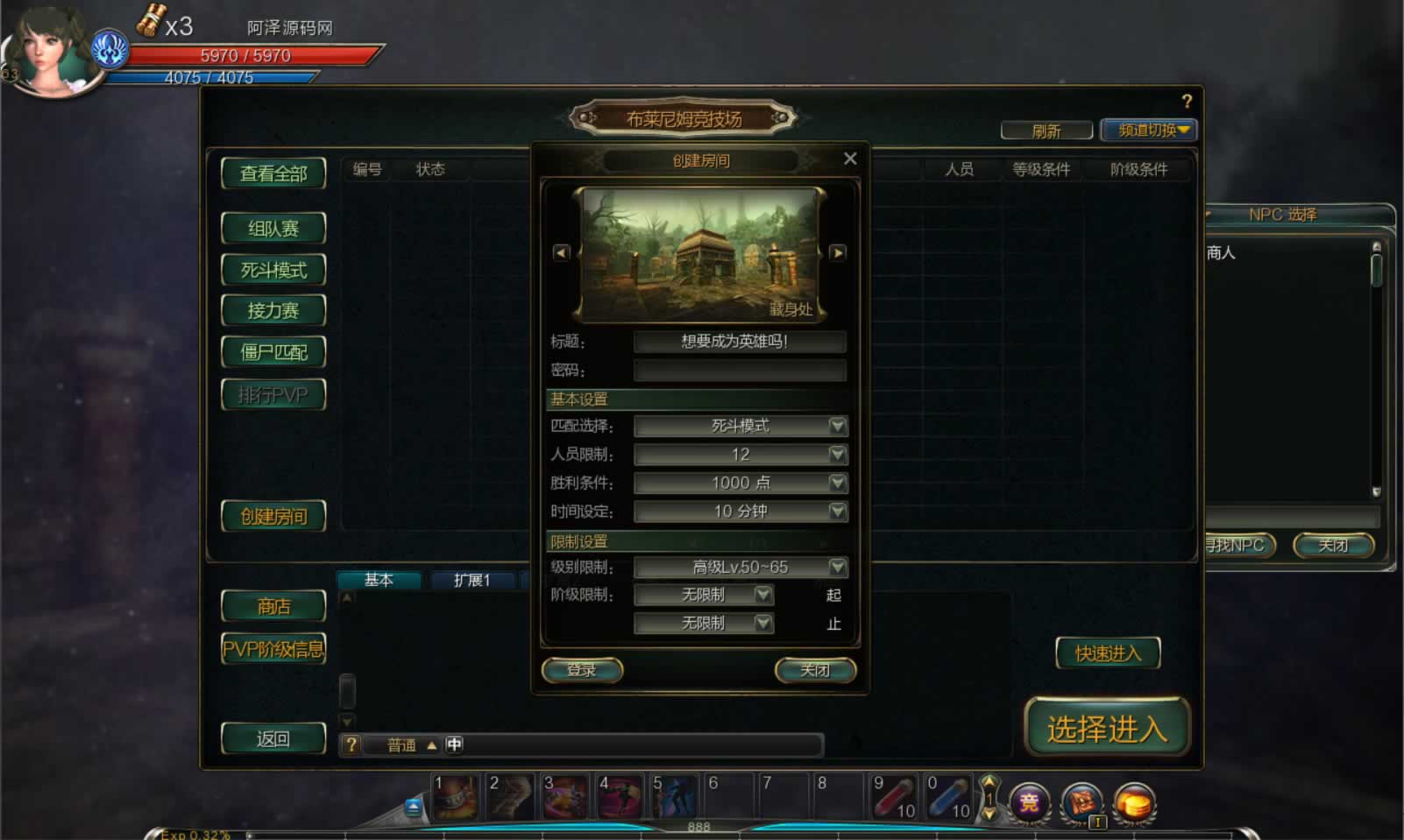Show the previous map with left arrow
Screen dimensions: 1404x840
pos(562,252)
